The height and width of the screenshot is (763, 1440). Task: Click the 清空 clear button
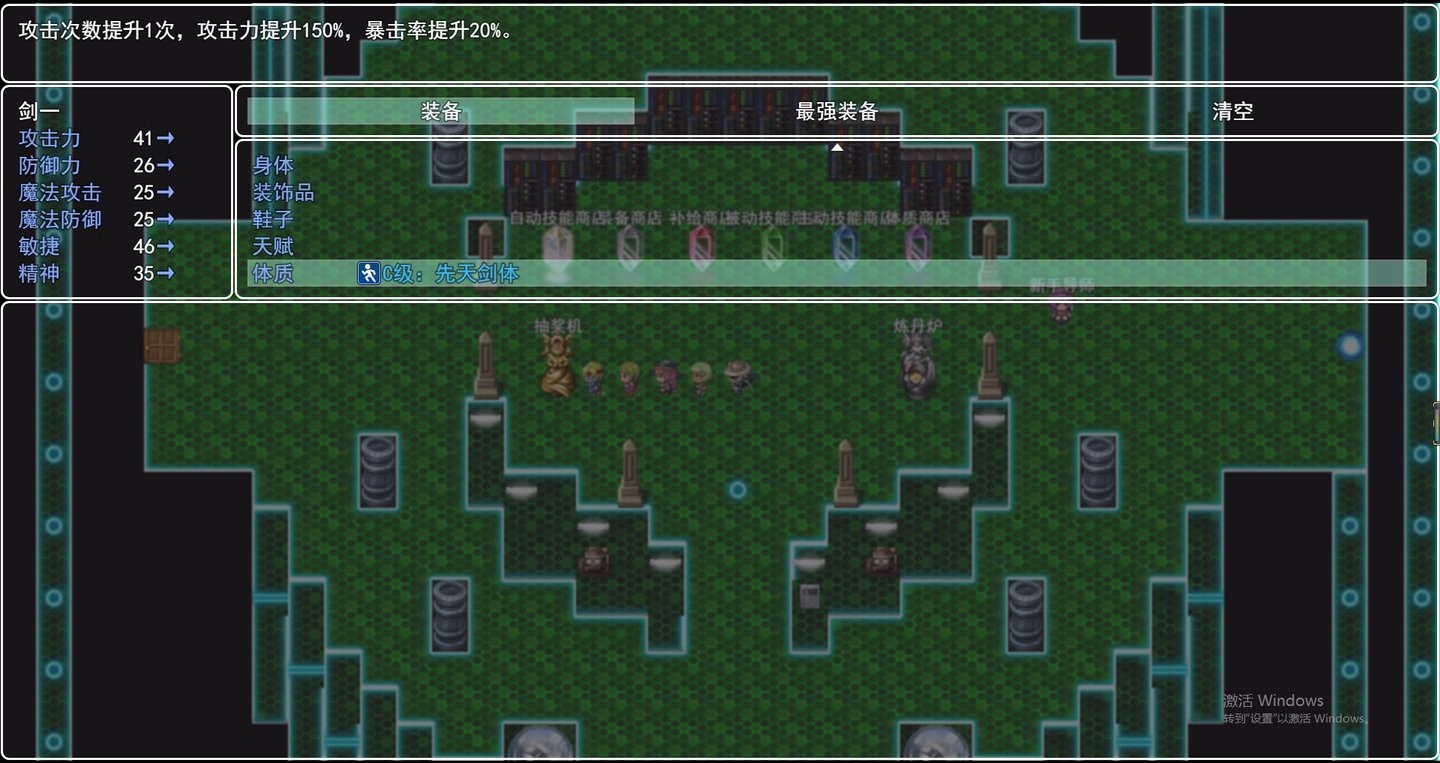click(x=1233, y=112)
